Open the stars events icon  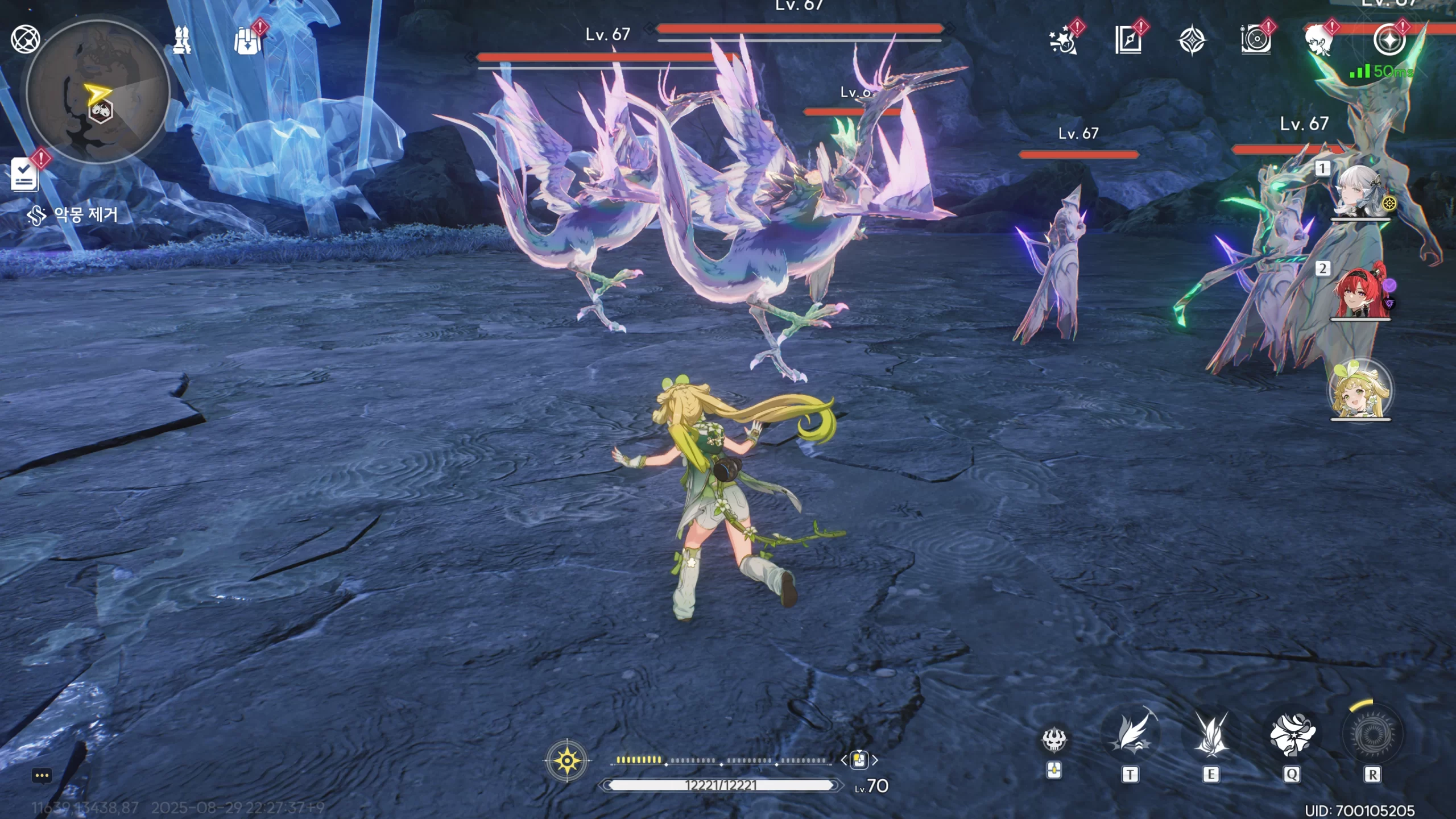[x=1062, y=41]
